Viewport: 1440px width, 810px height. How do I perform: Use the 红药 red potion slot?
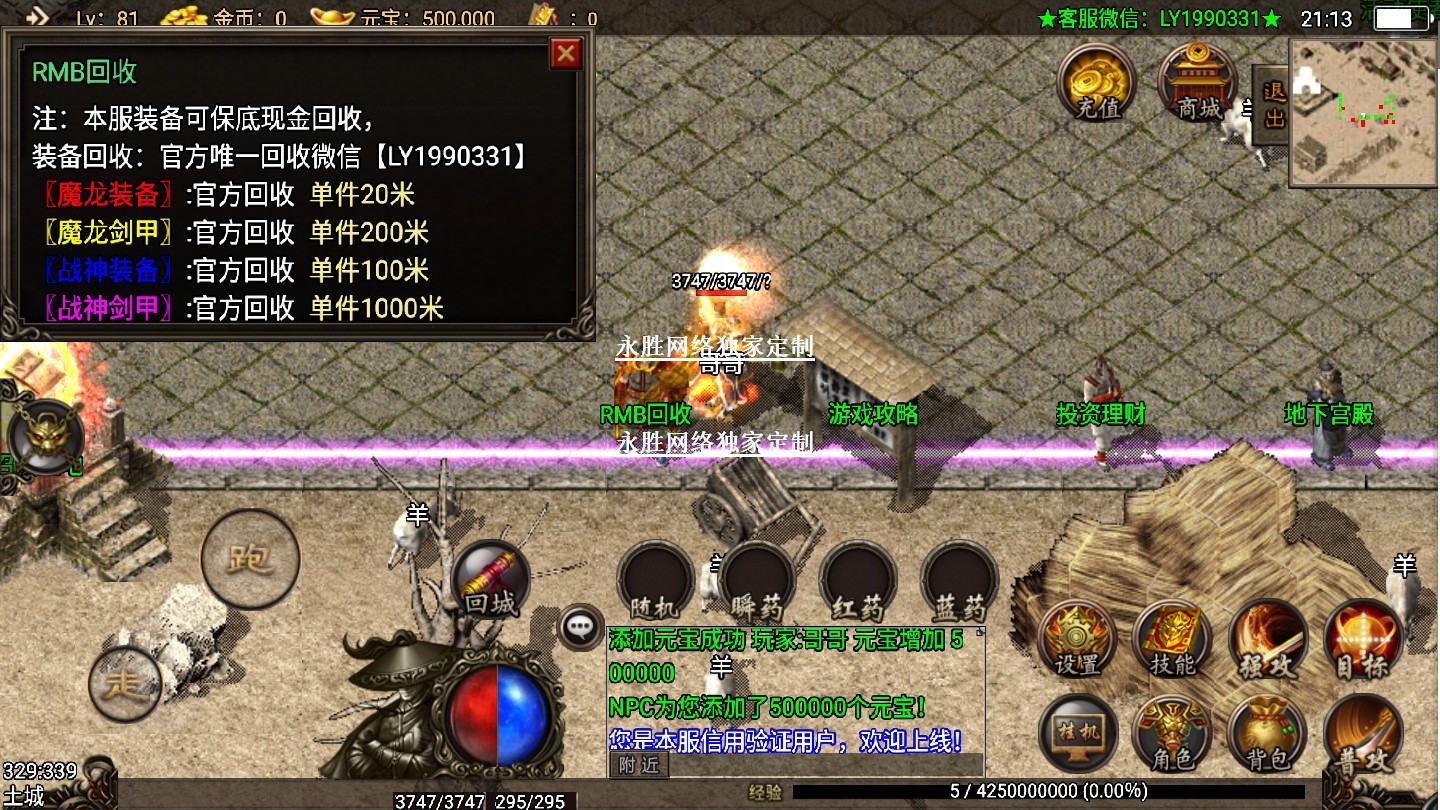(x=858, y=580)
